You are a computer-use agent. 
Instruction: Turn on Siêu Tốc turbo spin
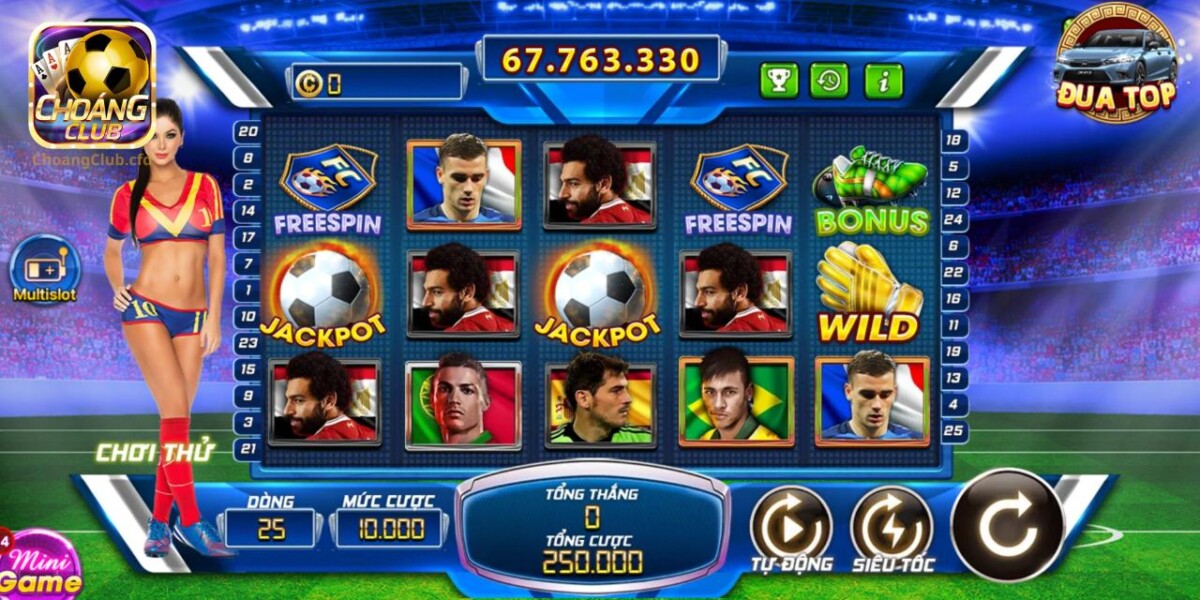point(891,523)
